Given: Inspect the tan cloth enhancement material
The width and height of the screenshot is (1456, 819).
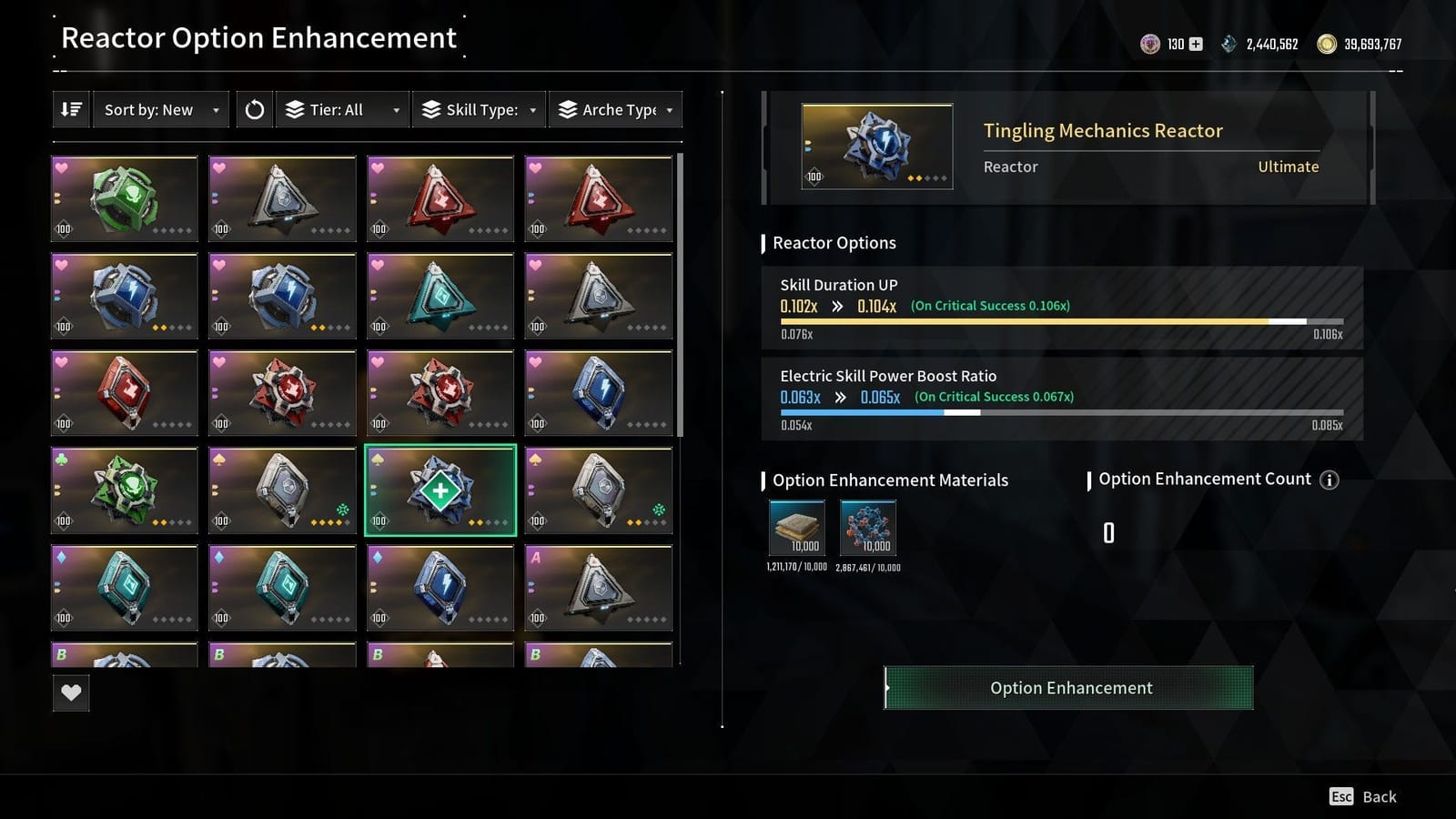Looking at the screenshot, I should click(797, 528).
